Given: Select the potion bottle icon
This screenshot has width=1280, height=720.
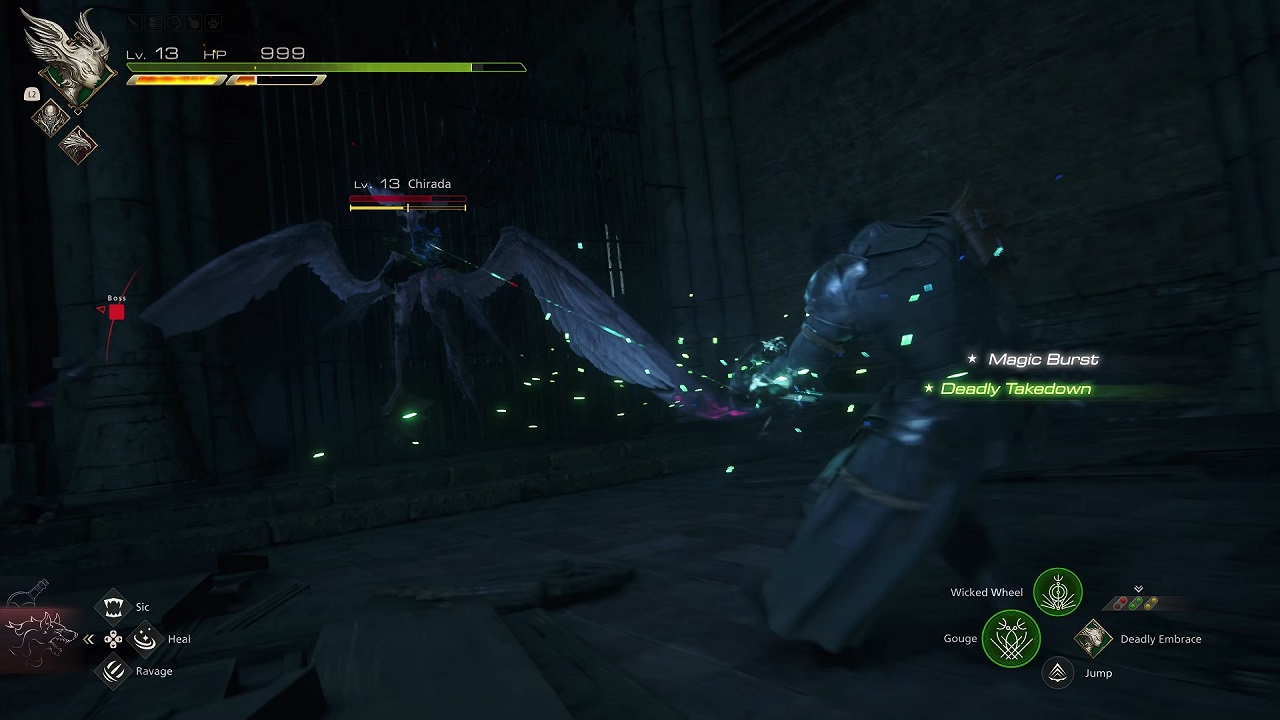Looking at the screenshot, I should (27, 593).
